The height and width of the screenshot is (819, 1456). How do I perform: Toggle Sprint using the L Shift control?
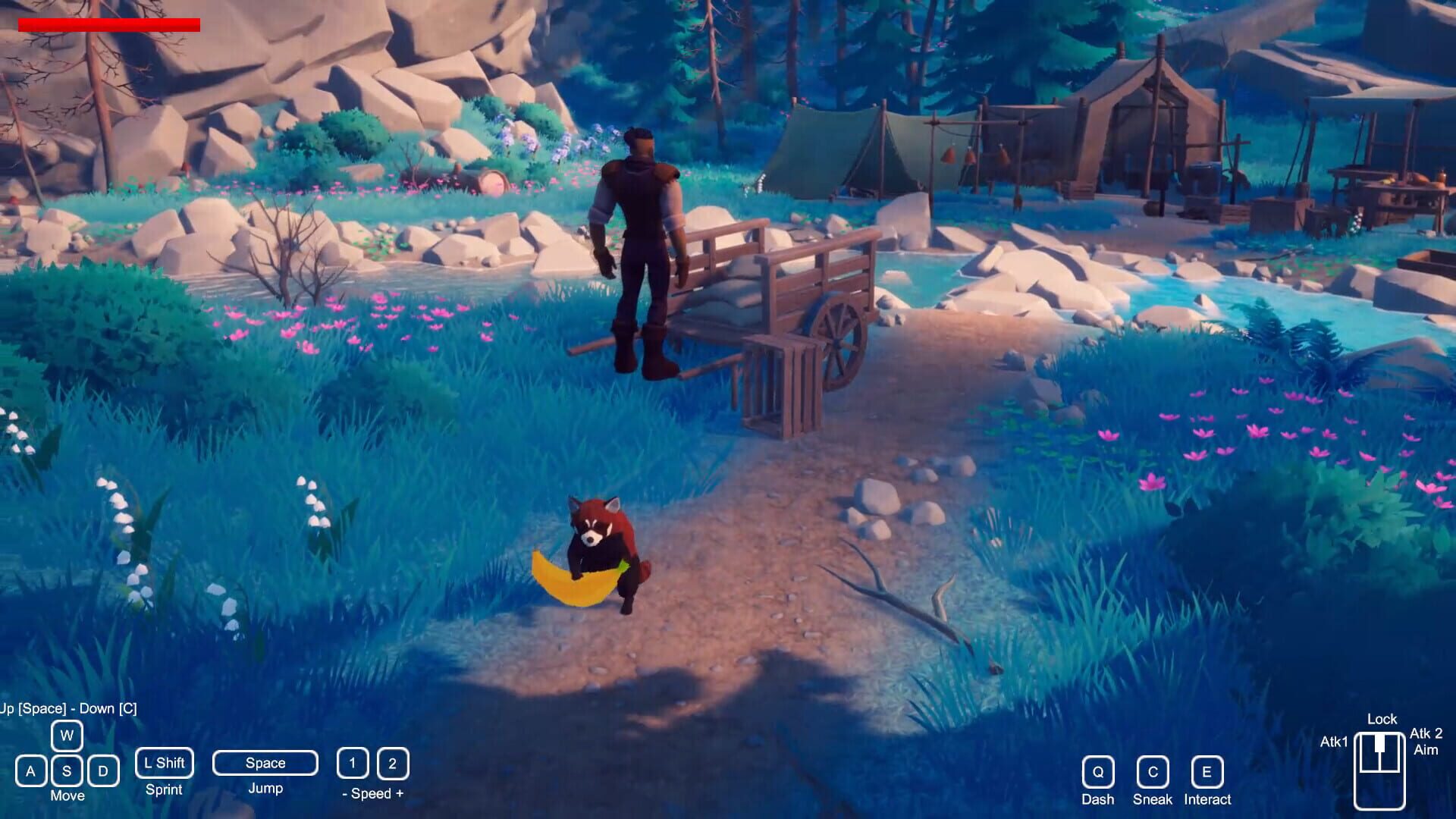pyautogui.click(x=163, y=763)
